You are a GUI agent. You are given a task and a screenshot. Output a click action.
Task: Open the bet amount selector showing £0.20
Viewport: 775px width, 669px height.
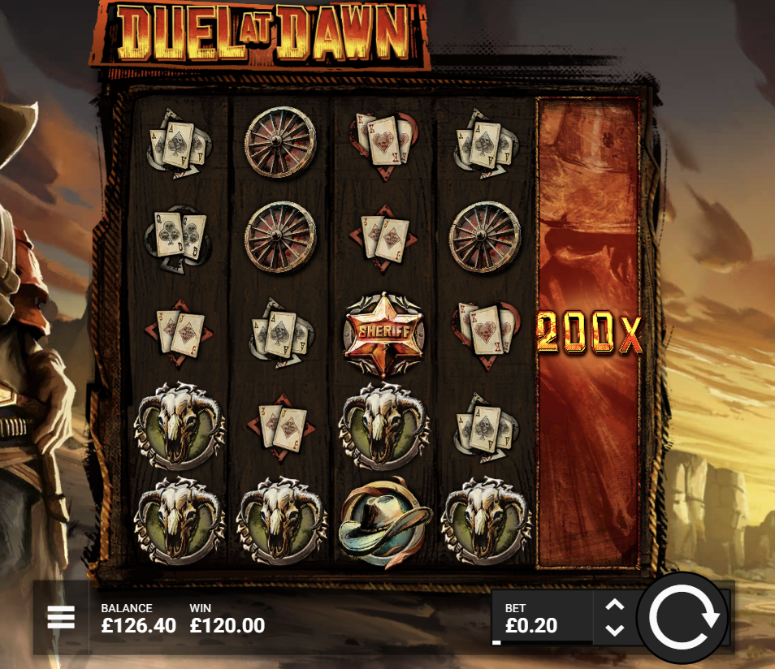[541, 619]
